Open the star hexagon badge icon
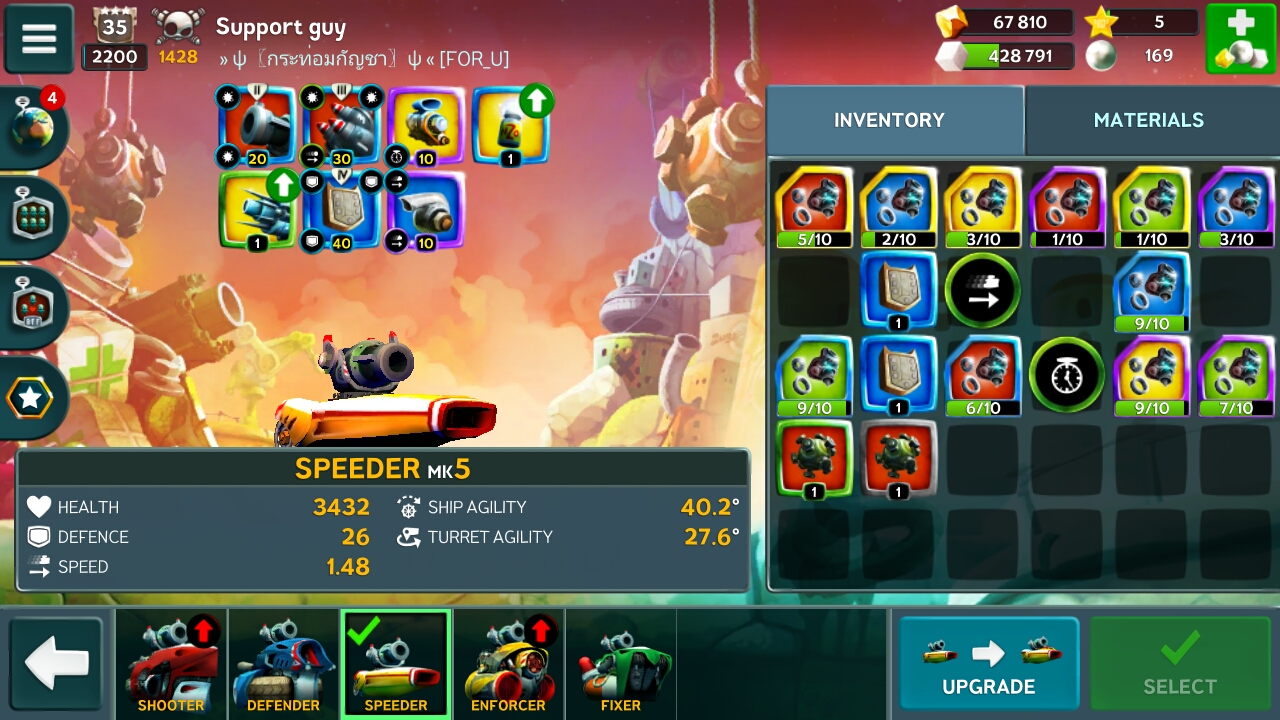1280x720 pixels. click(31, 398)
